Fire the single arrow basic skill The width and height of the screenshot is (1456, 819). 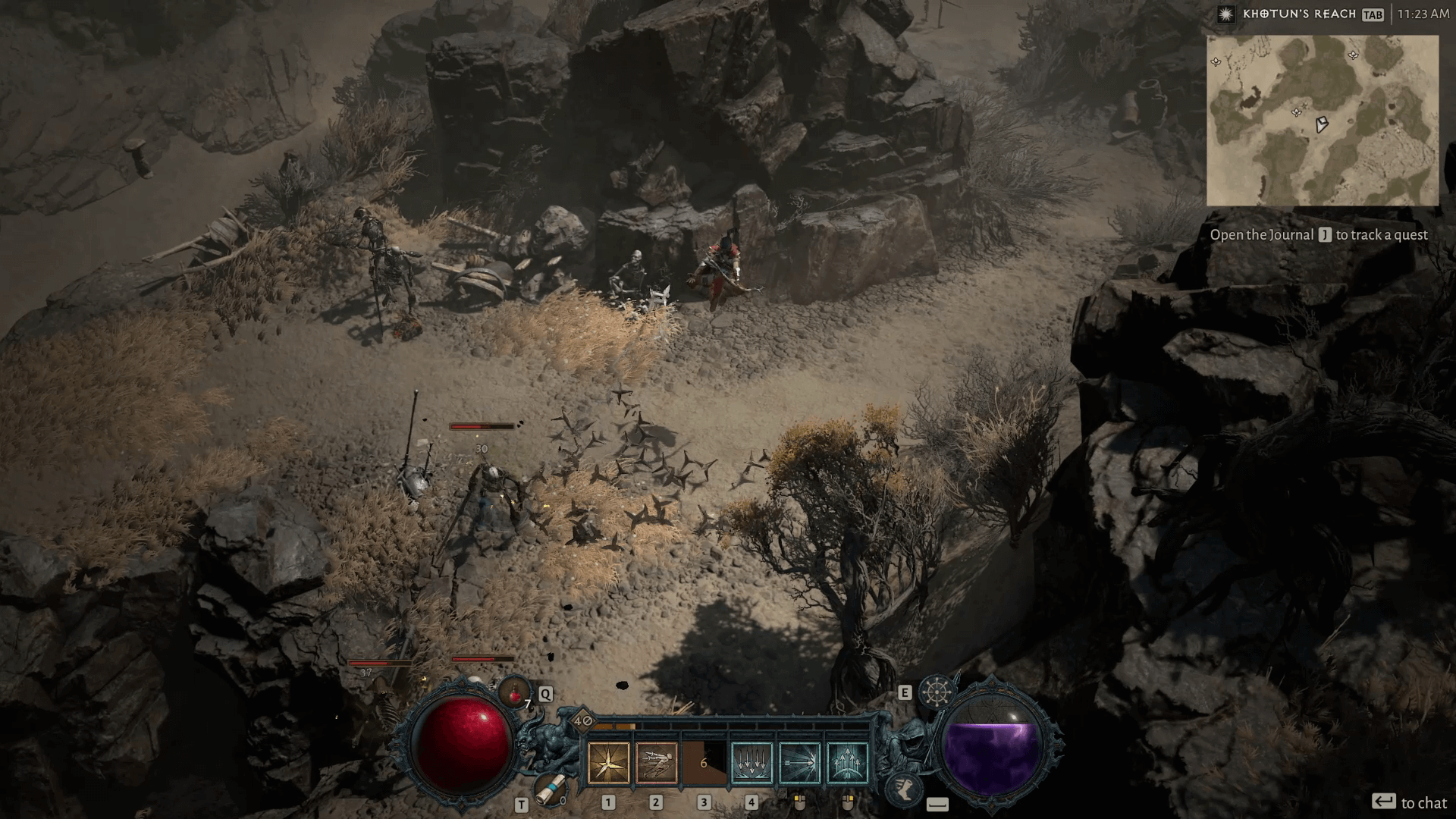[x=799, y=762]
